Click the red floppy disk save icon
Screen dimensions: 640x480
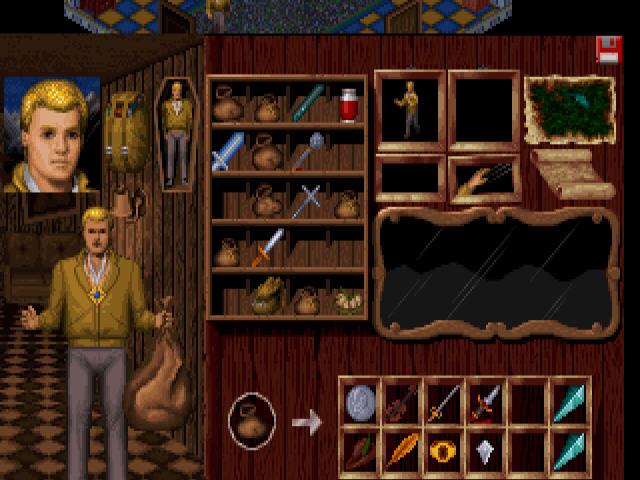coord(608,50)
